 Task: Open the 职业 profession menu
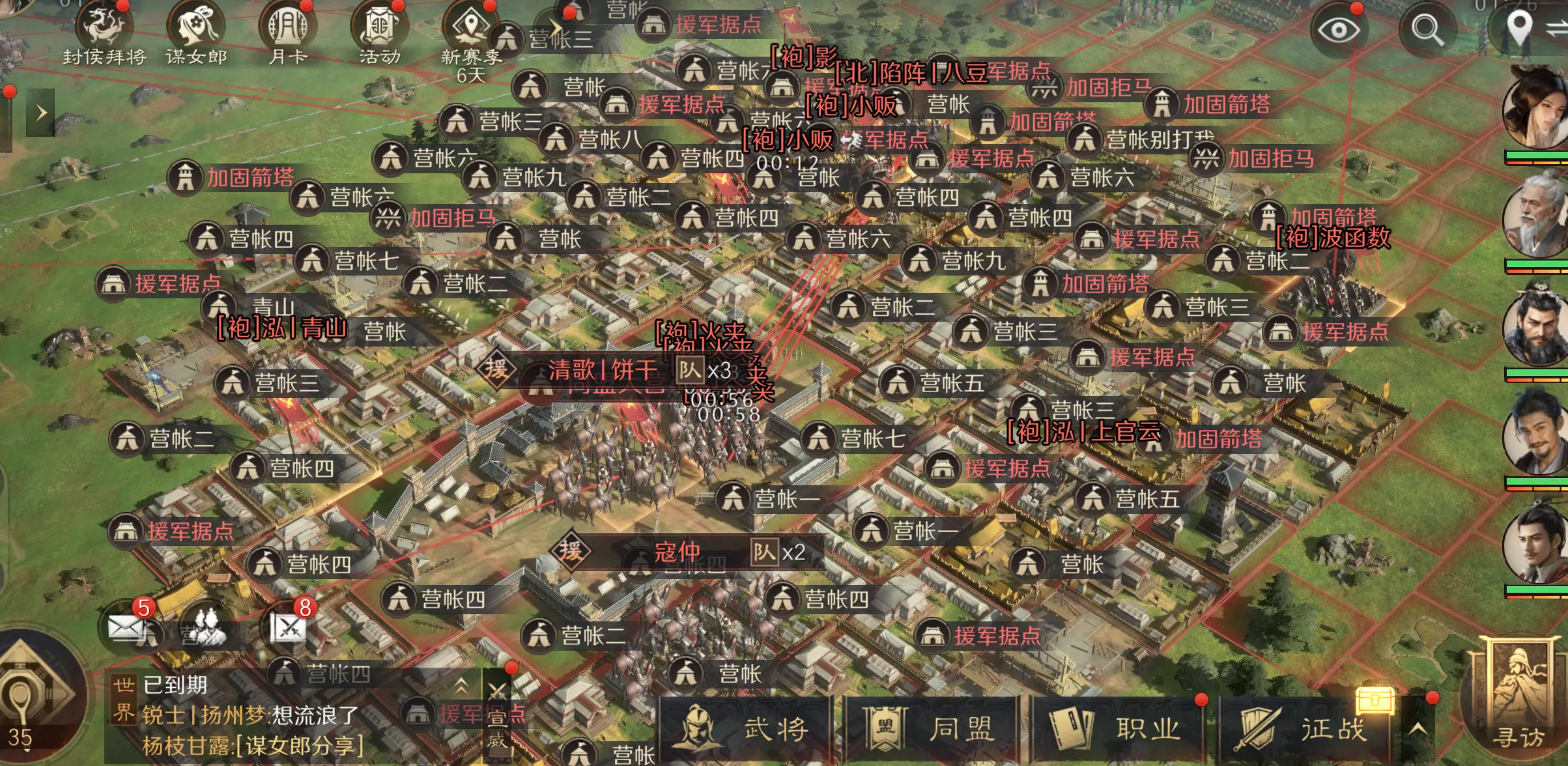point(1119,729)
